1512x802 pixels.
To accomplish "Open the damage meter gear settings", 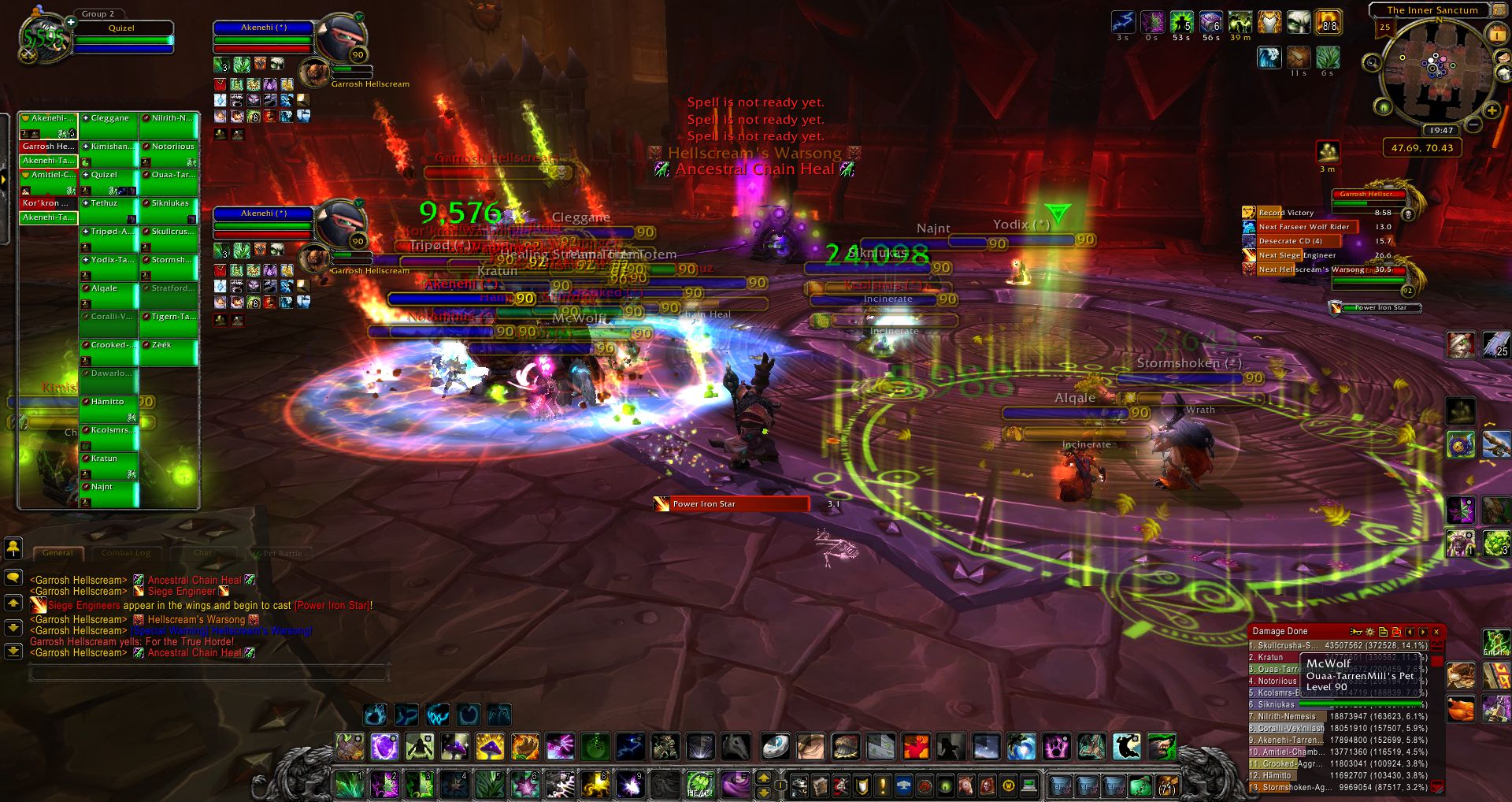I will point(1369,631).
